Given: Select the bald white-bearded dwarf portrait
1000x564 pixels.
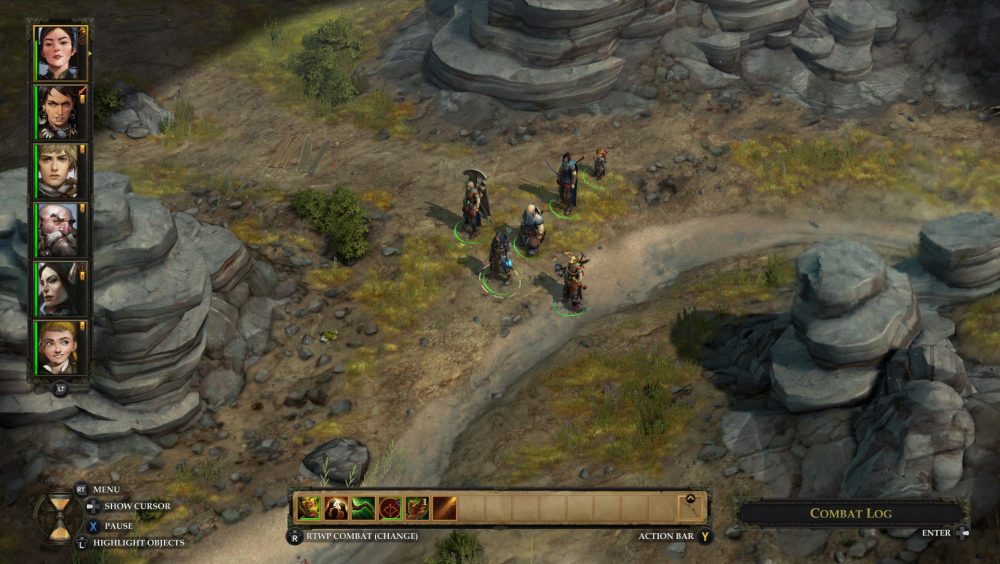Looking at the screenshot, I should (59, 230).
